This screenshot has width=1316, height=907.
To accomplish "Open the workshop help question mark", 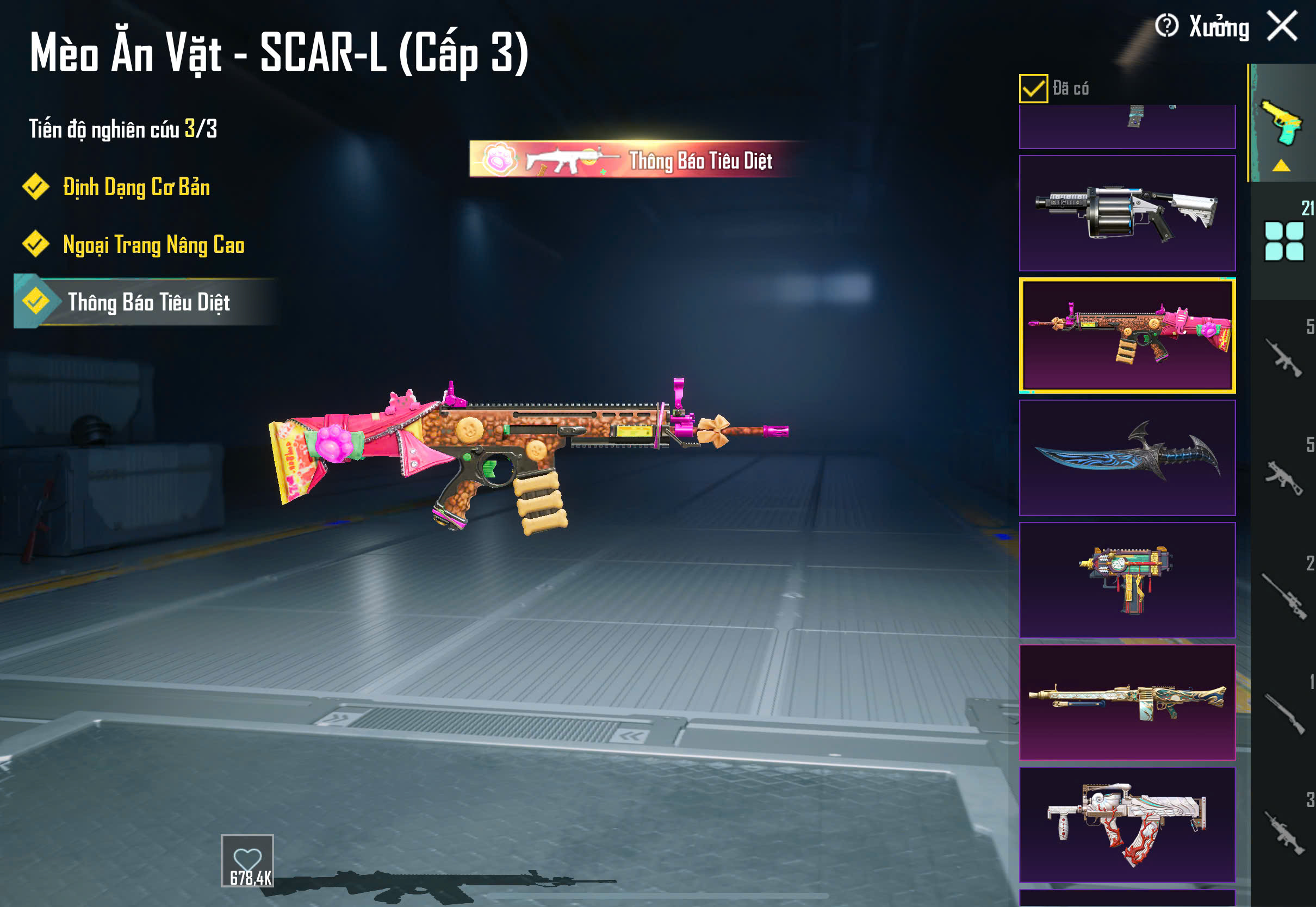I will pyautogui.click(x=1166, y=26).
